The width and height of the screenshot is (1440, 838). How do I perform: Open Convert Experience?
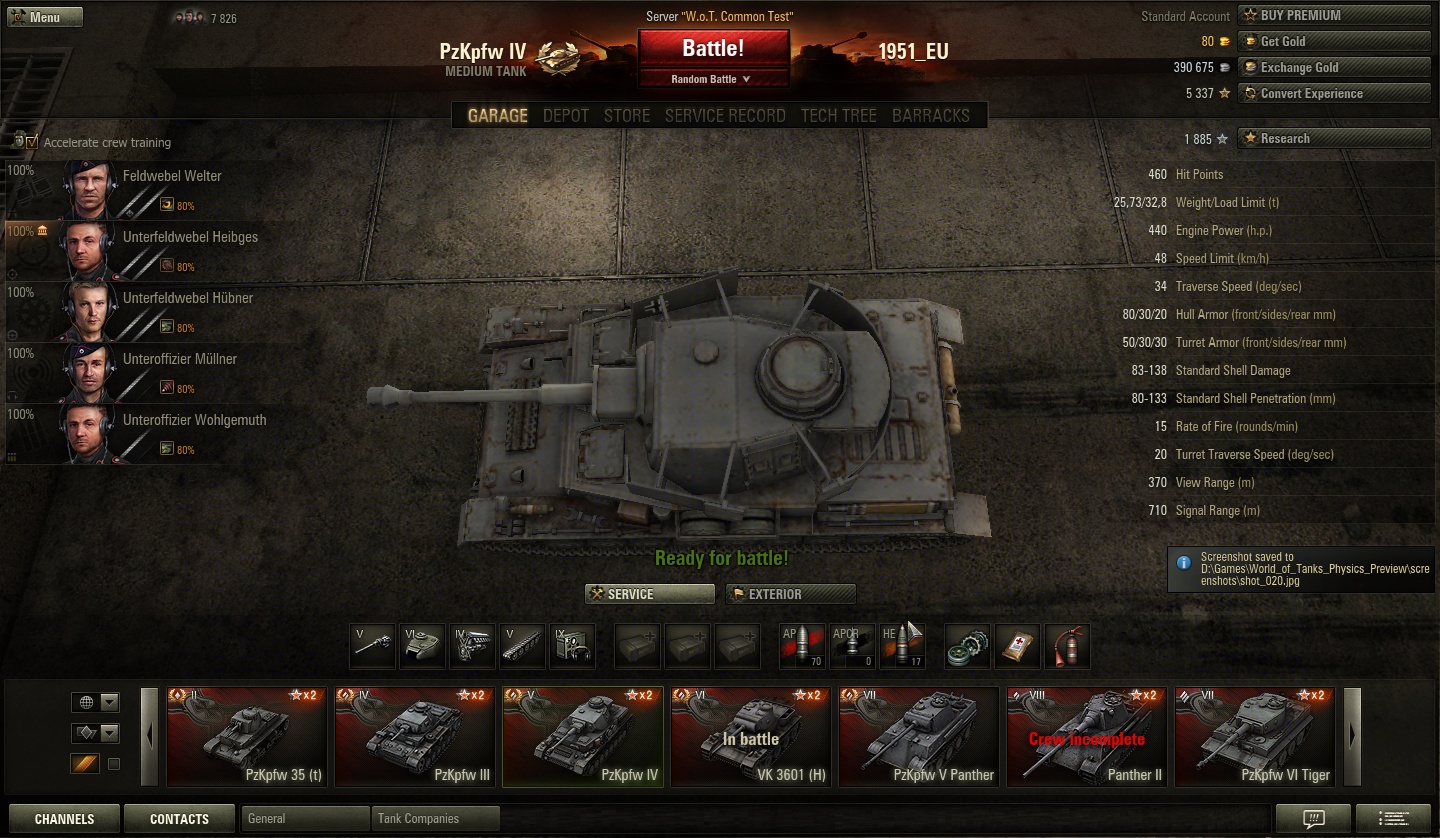[x=1334, y=93]
